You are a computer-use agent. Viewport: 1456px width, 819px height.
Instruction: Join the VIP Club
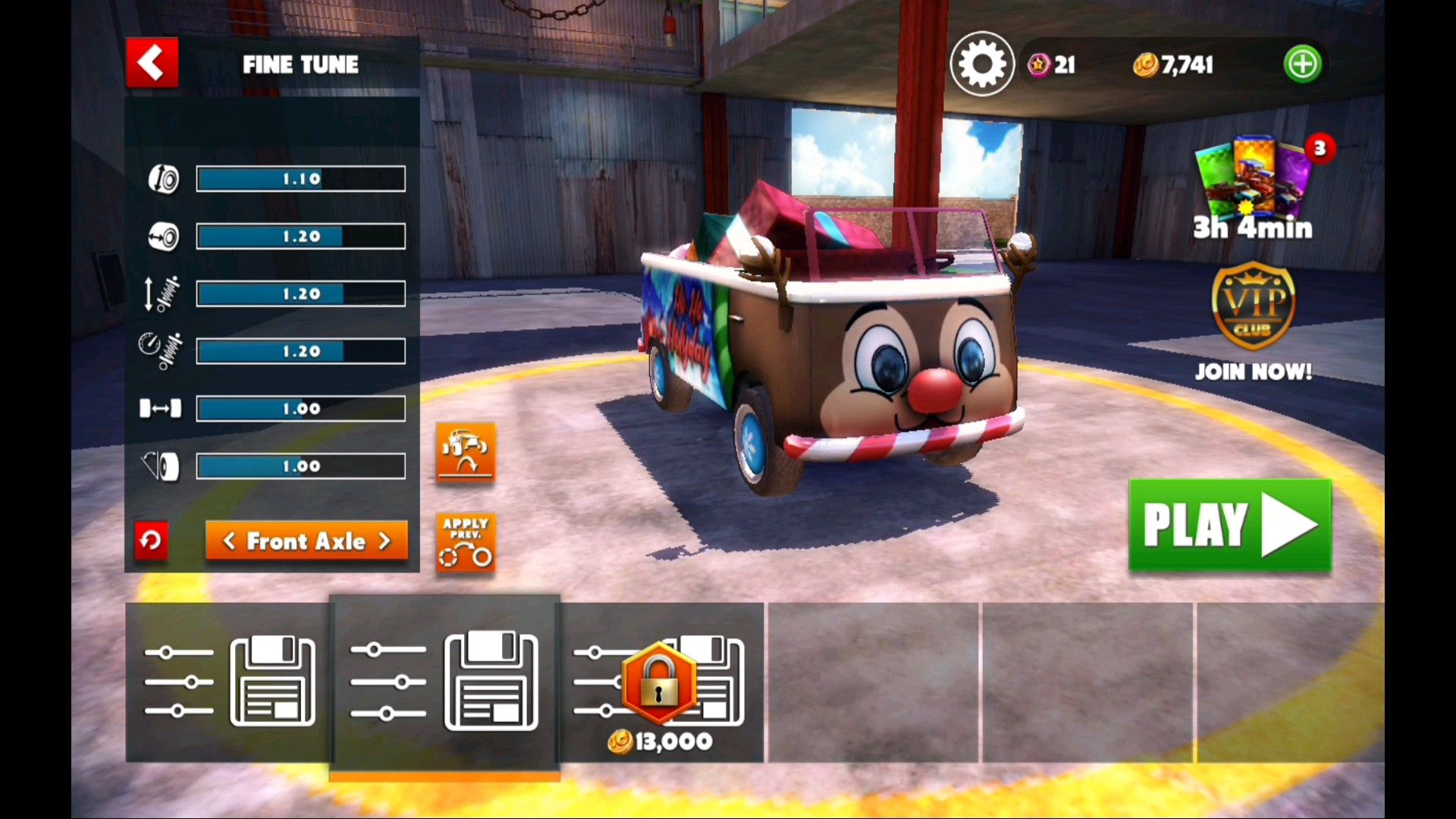pyautogui.click(x=1253, y=318)
